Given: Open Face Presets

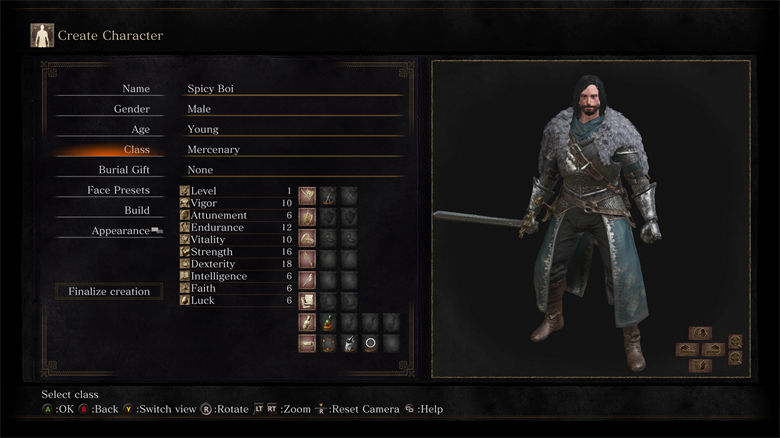Looking at the screenshot, I should (x=118, y=190).
